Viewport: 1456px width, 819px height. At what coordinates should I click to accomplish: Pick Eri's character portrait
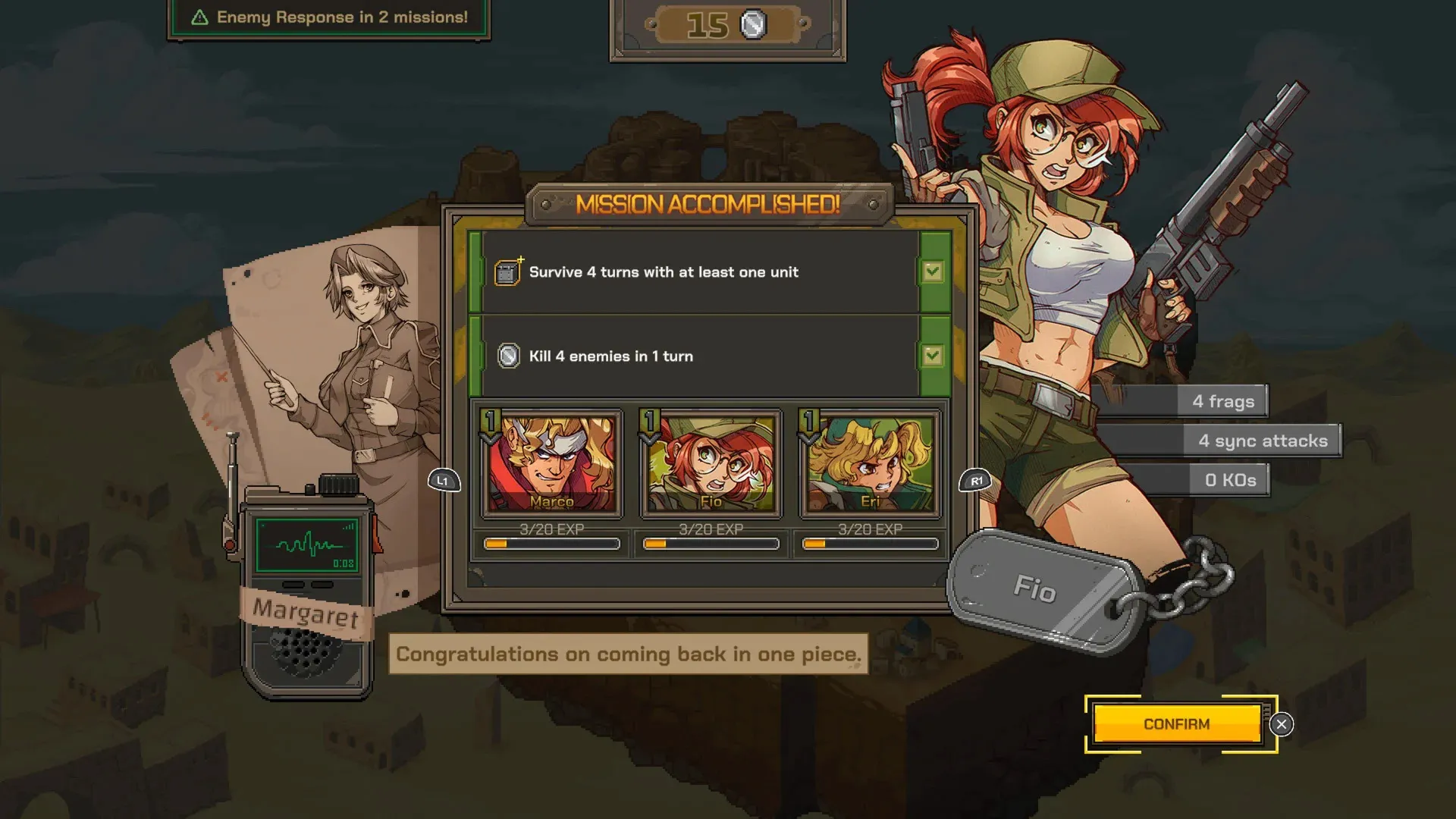point(870,463)
